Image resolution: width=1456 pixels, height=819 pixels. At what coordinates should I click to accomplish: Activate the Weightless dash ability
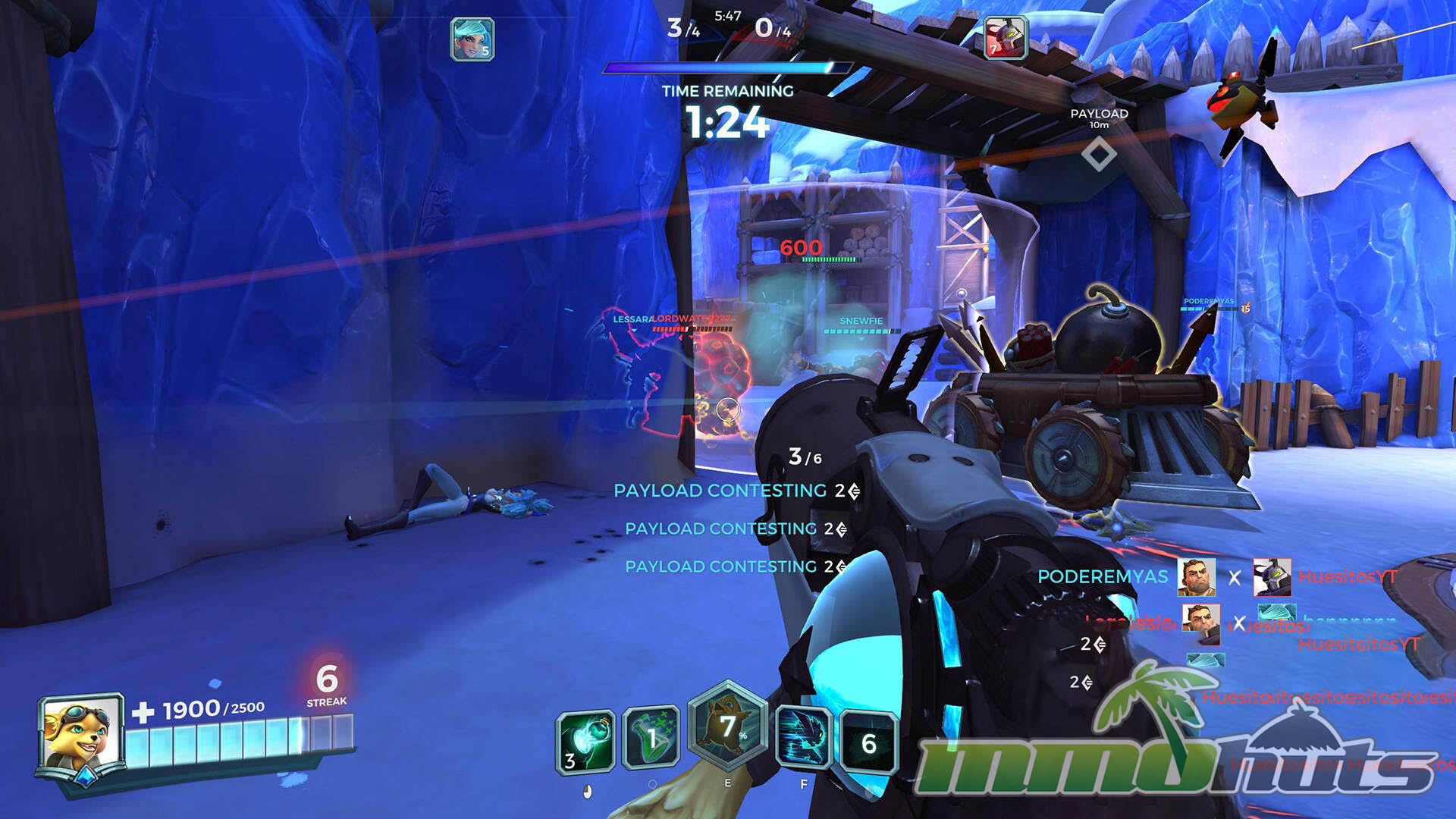(804, 739)
